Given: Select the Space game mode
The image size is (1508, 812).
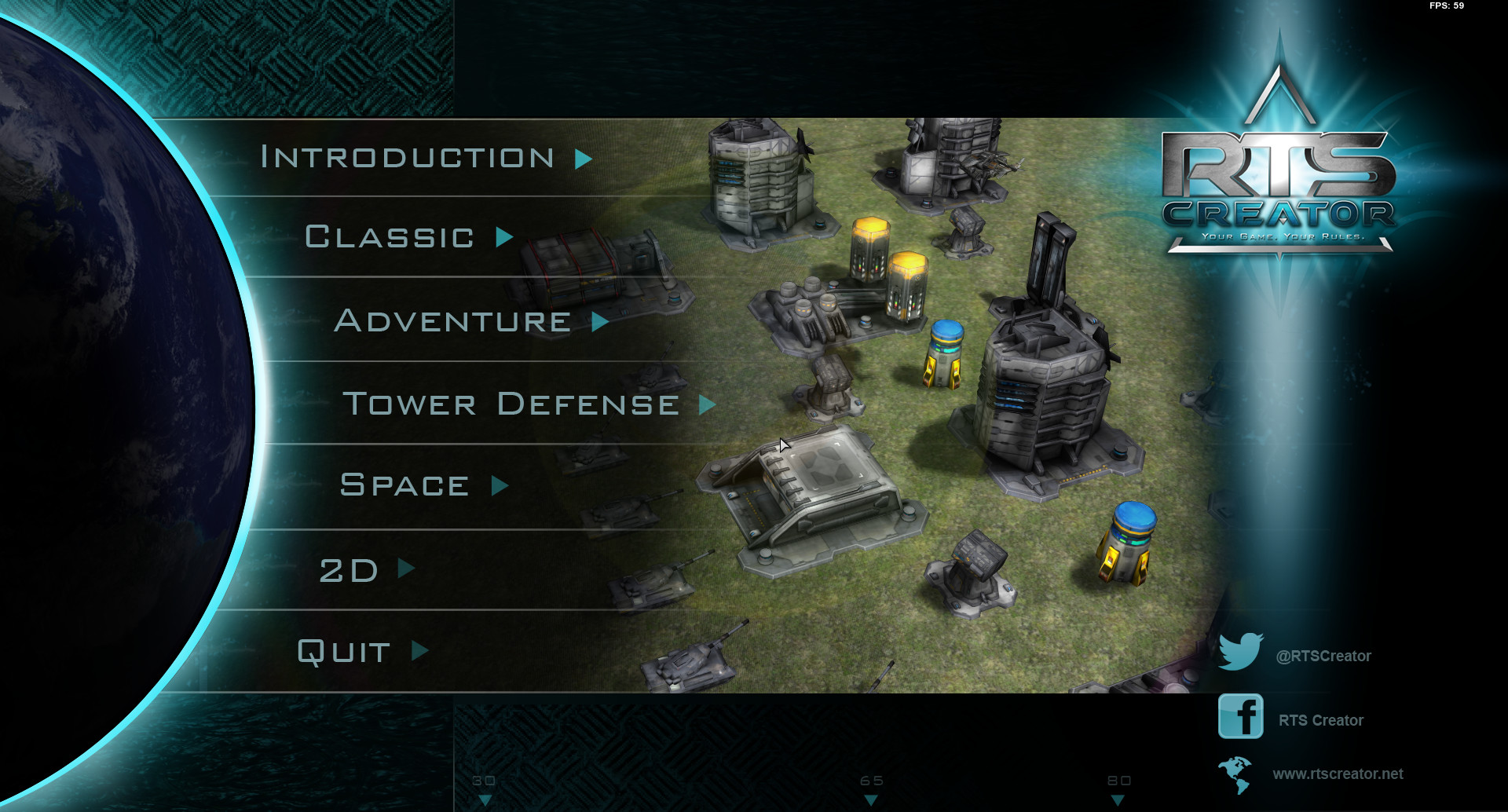Looking at the screenshot, I should click(401, 485).
